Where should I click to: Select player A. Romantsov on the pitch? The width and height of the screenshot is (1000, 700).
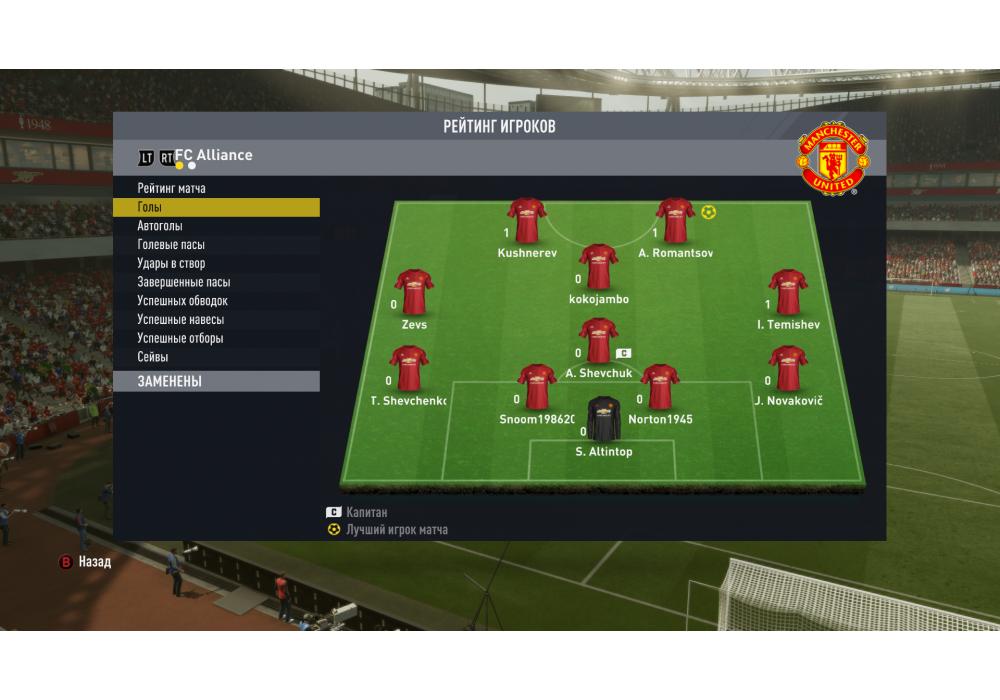676,222
